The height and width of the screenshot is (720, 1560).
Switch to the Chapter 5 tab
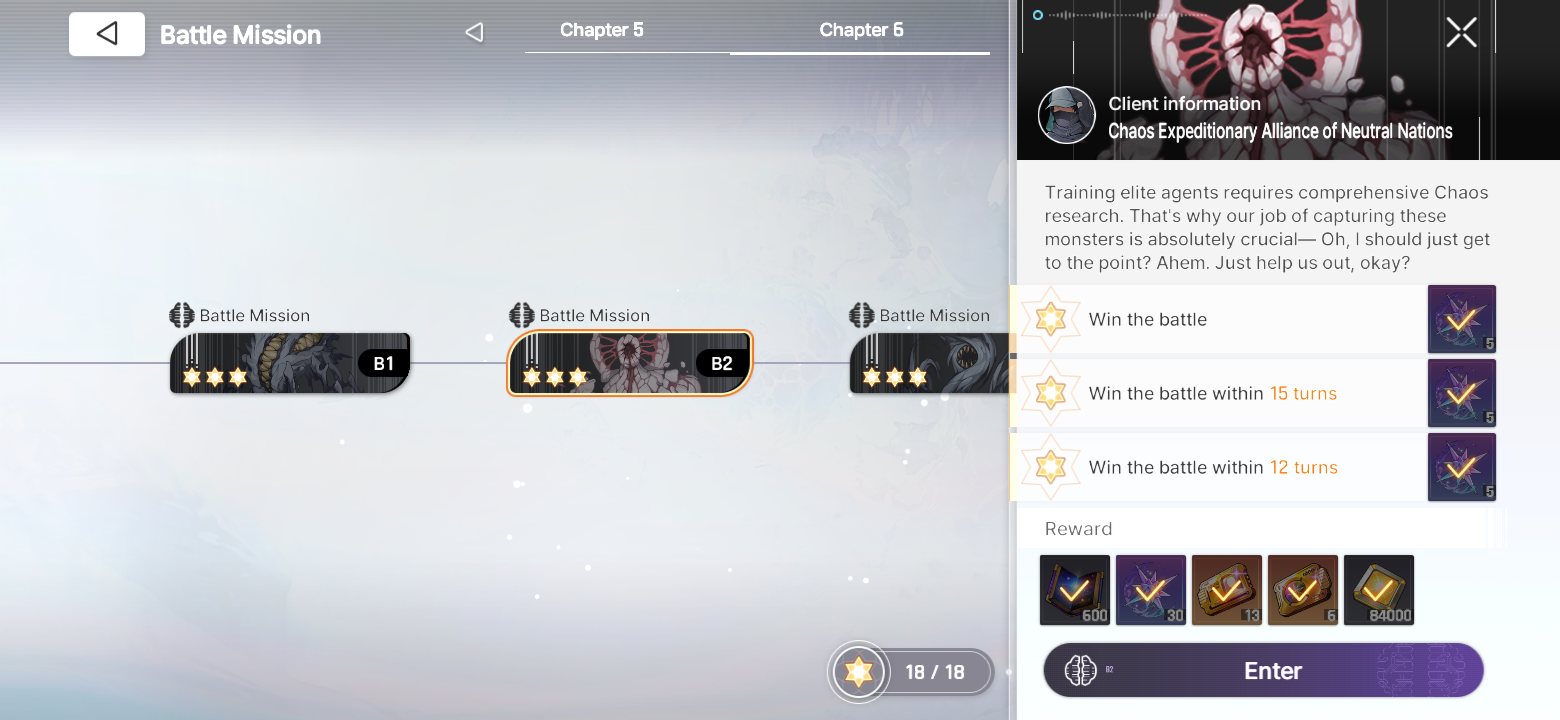coord(601,30)
